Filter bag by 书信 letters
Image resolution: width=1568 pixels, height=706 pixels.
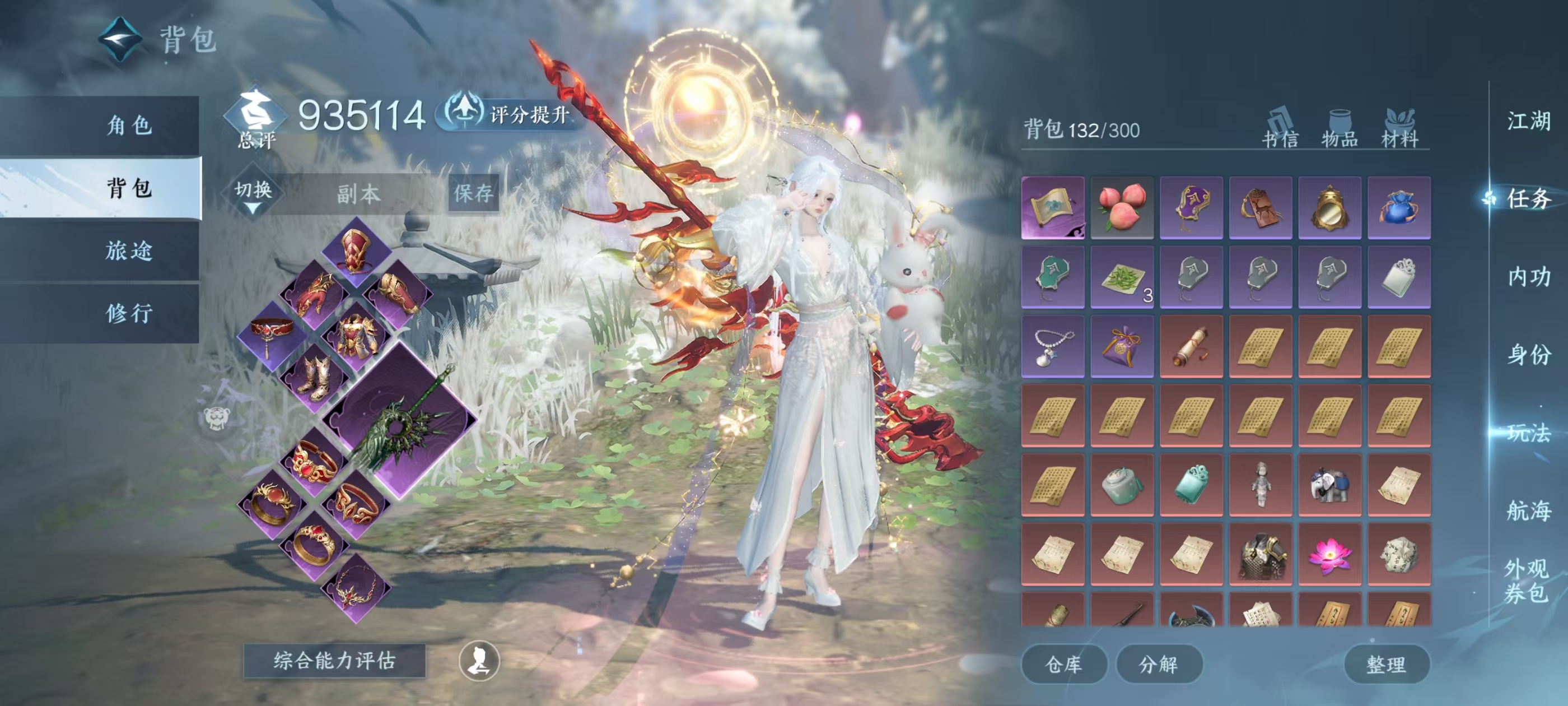(x=1280, y=129)
